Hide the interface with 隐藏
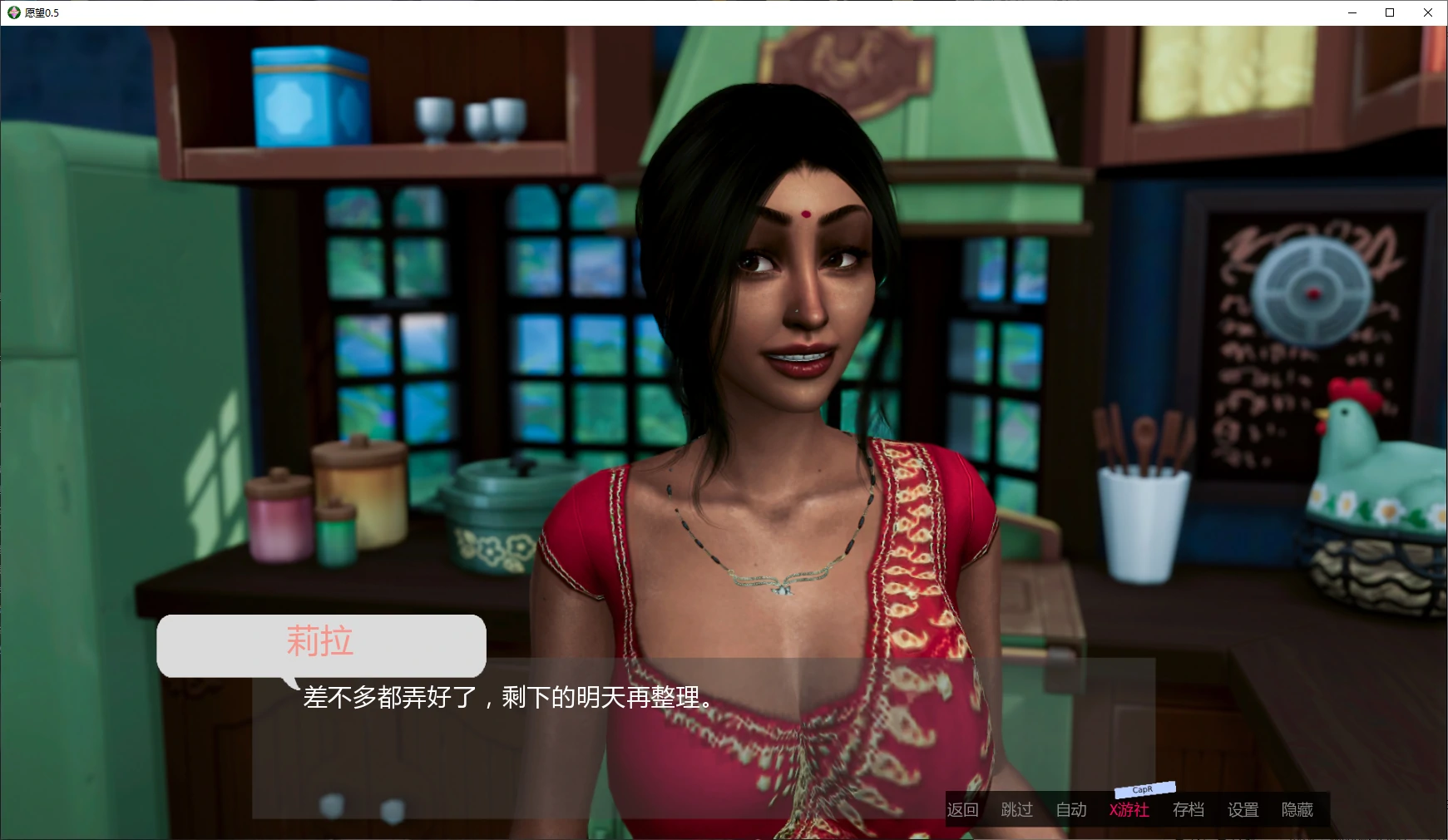The width and height of the screenshot is (1448, 840). pyautogui.click(x=1297, y=810)
